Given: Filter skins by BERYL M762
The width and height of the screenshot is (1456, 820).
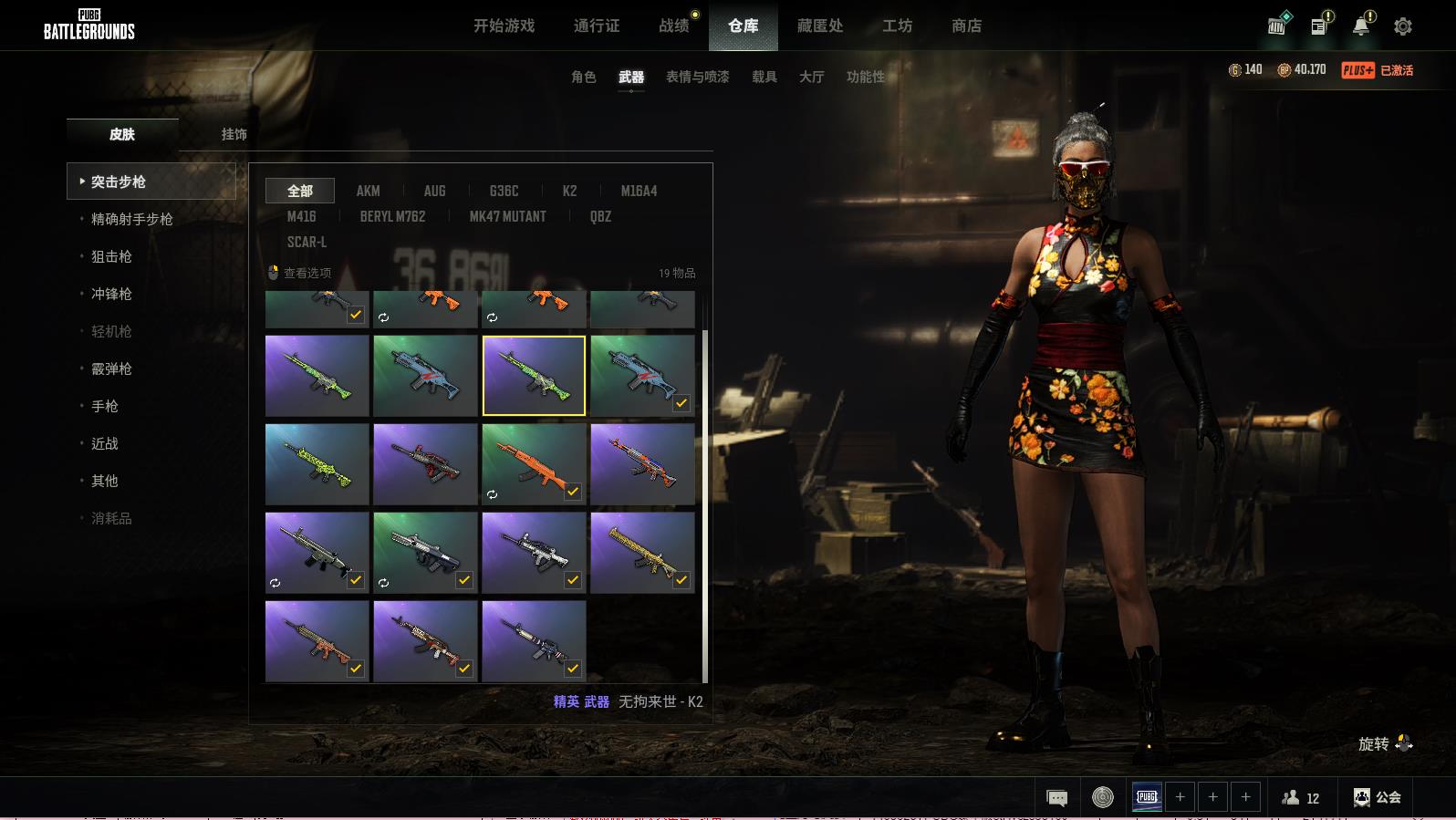Looking at the screenshot, I should (x=392, y=216).
